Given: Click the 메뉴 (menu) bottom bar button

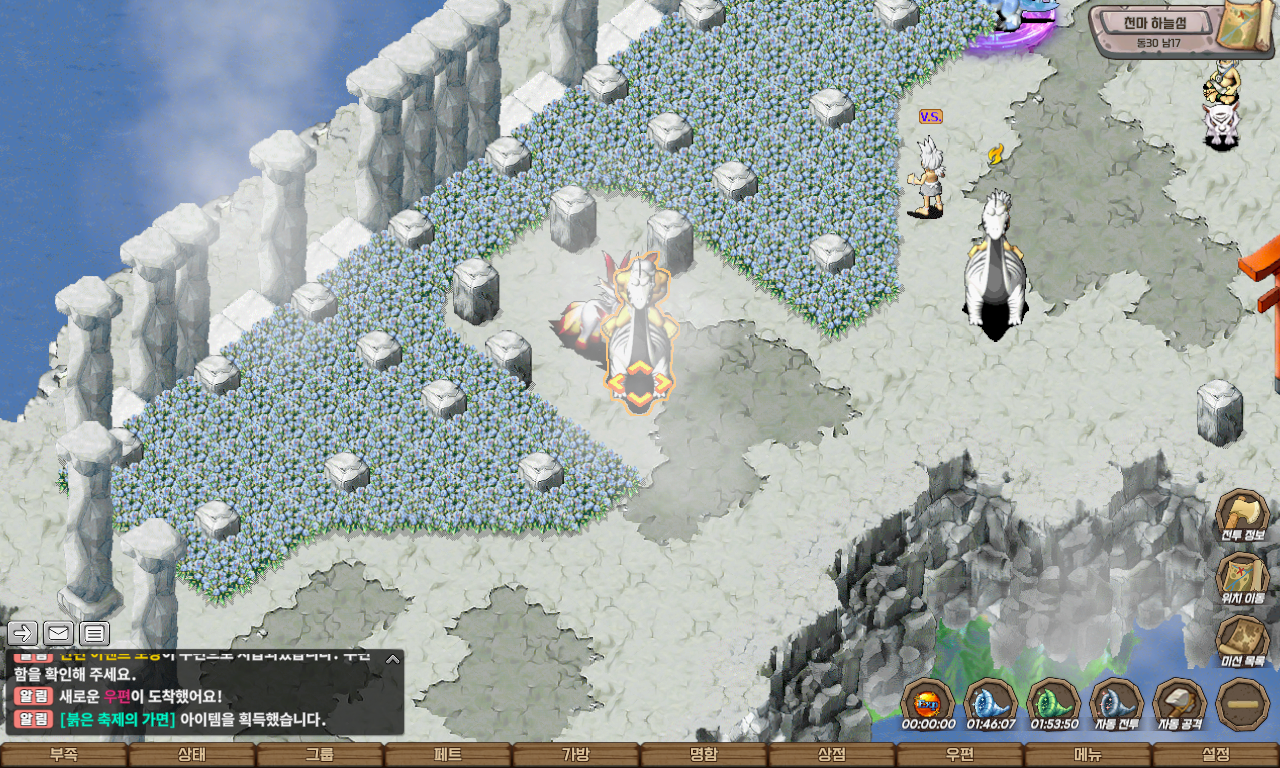Looking at the screenshot, I should 1088,755.
